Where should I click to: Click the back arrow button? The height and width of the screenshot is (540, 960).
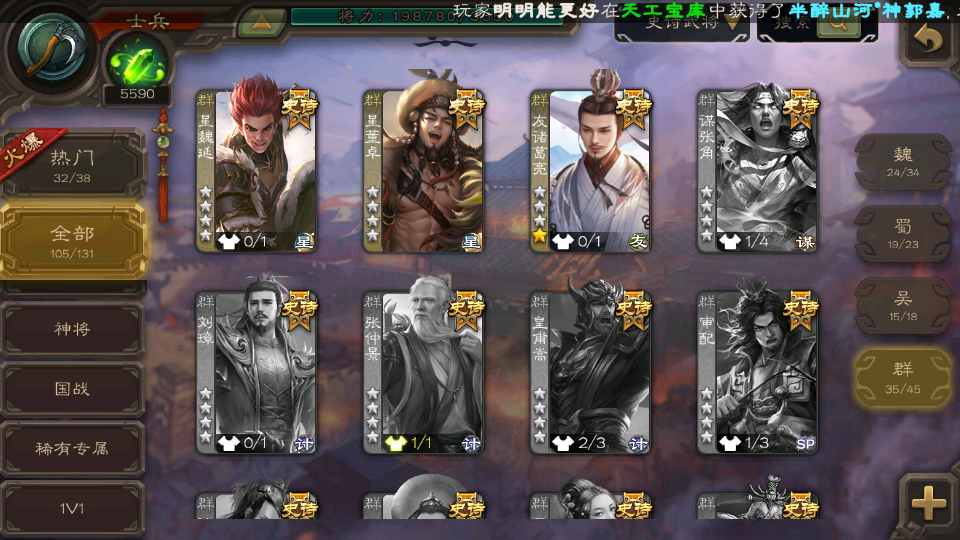(x=929, y=40)
